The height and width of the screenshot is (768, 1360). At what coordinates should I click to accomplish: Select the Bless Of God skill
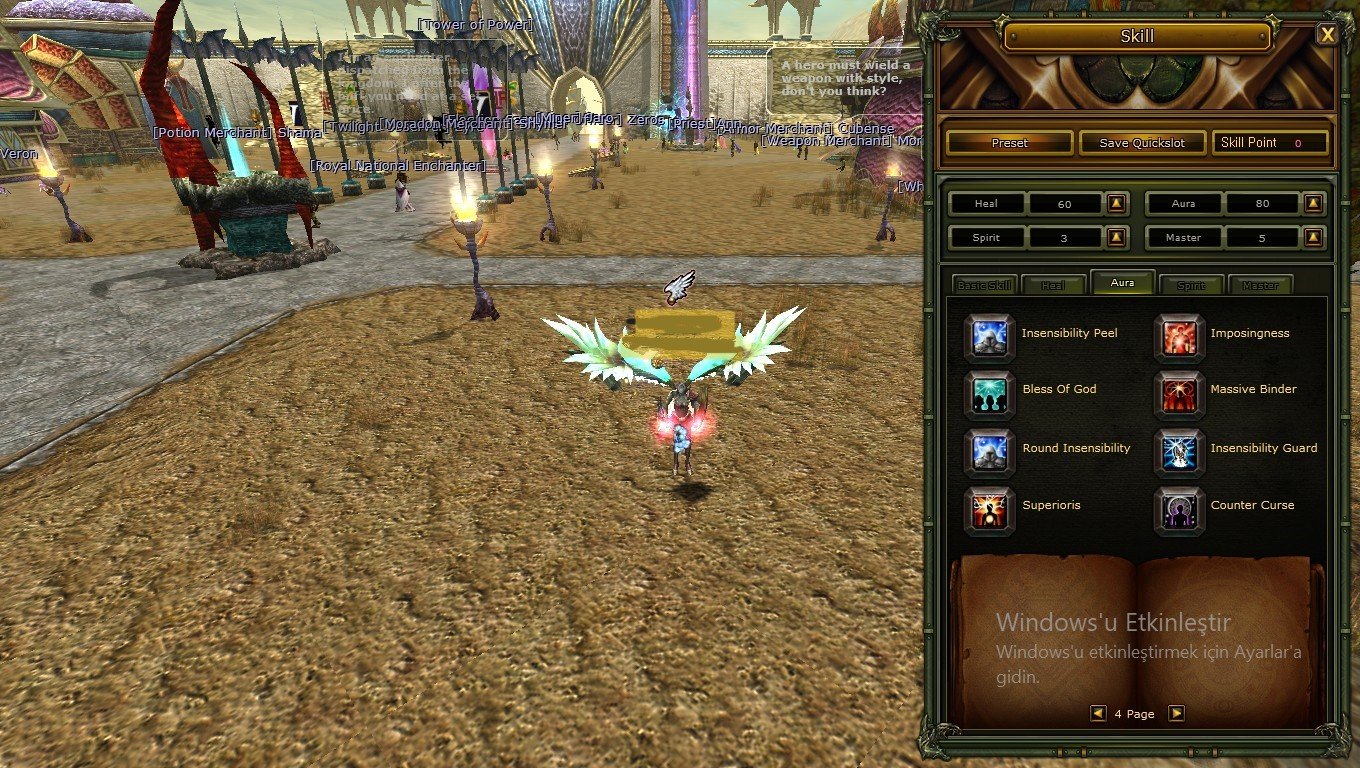pyautogui.click(x=989, y=393)
